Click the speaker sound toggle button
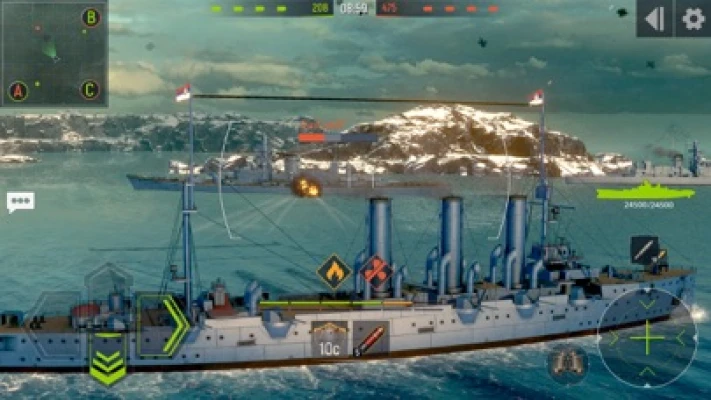This screenshot has width=711, height=400. (655, 18)
